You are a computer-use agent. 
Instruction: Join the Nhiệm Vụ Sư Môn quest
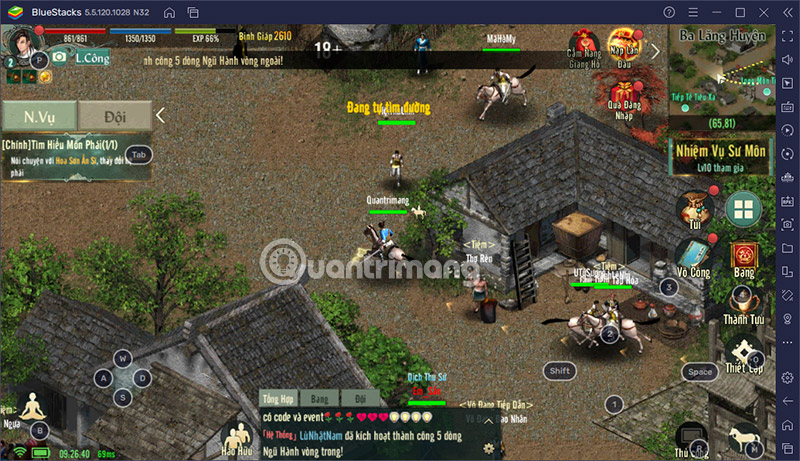coord(718,157)
